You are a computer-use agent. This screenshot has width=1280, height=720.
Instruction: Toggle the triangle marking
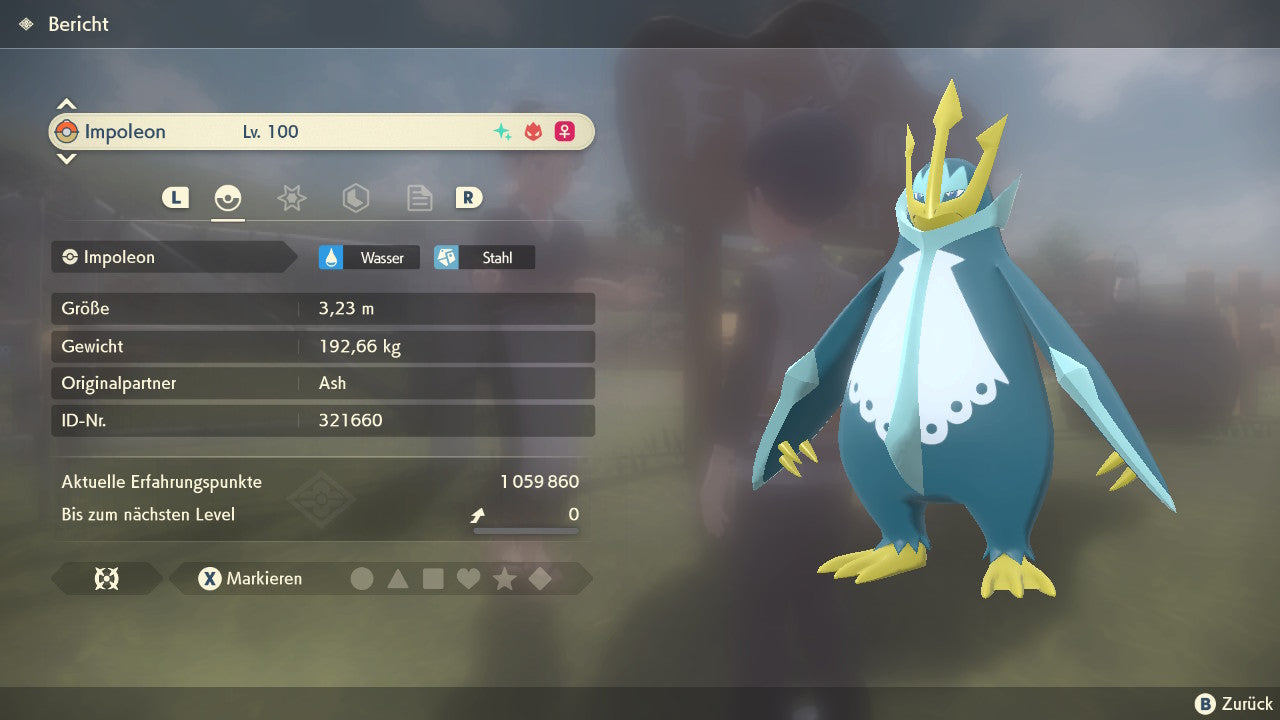point(398,578)
